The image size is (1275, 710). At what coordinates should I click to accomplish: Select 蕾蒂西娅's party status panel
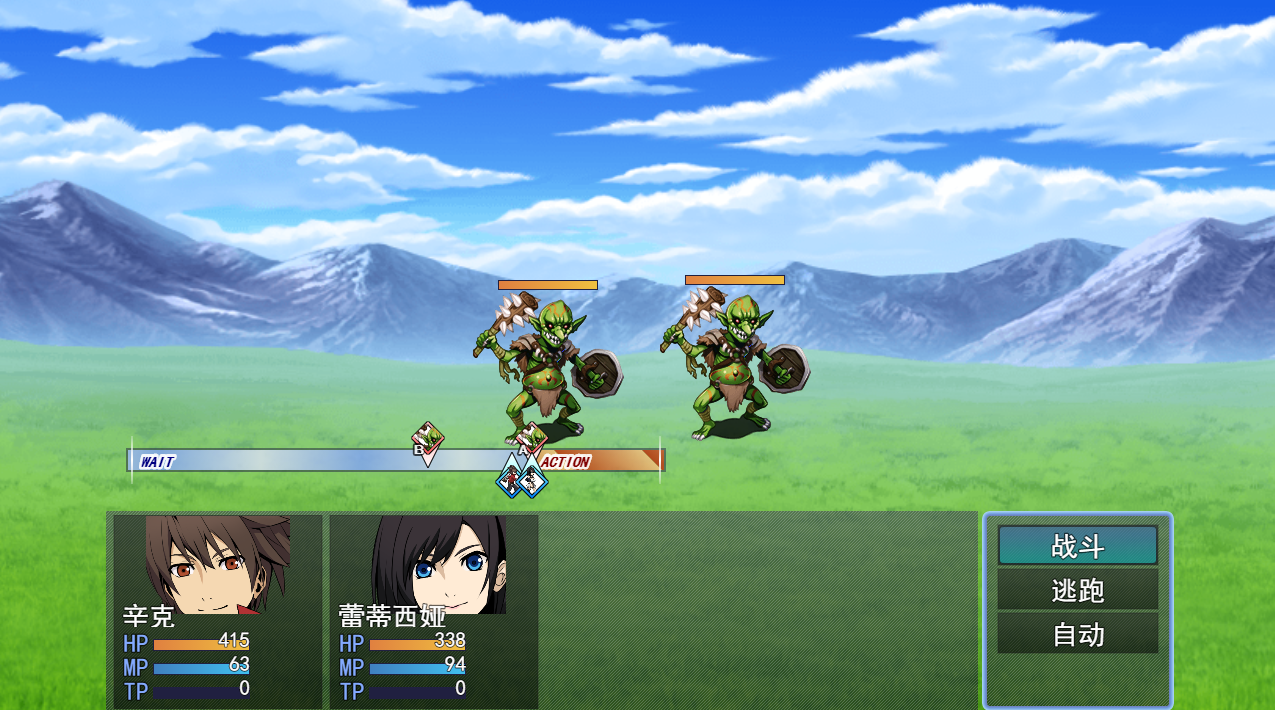[x=434, y=610]
